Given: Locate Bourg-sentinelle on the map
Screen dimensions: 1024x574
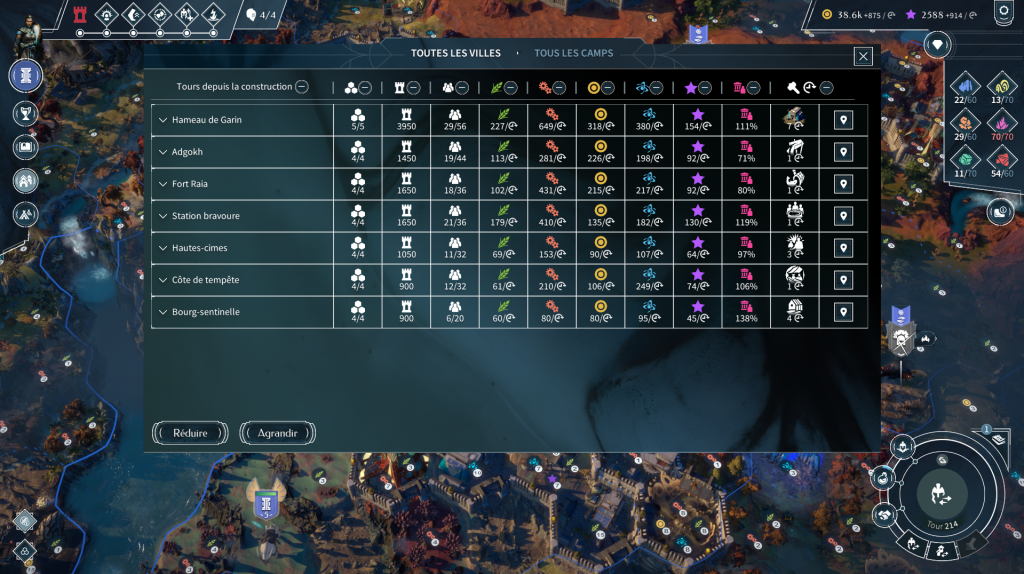Looking at the screenshot, I should (844, 312).
